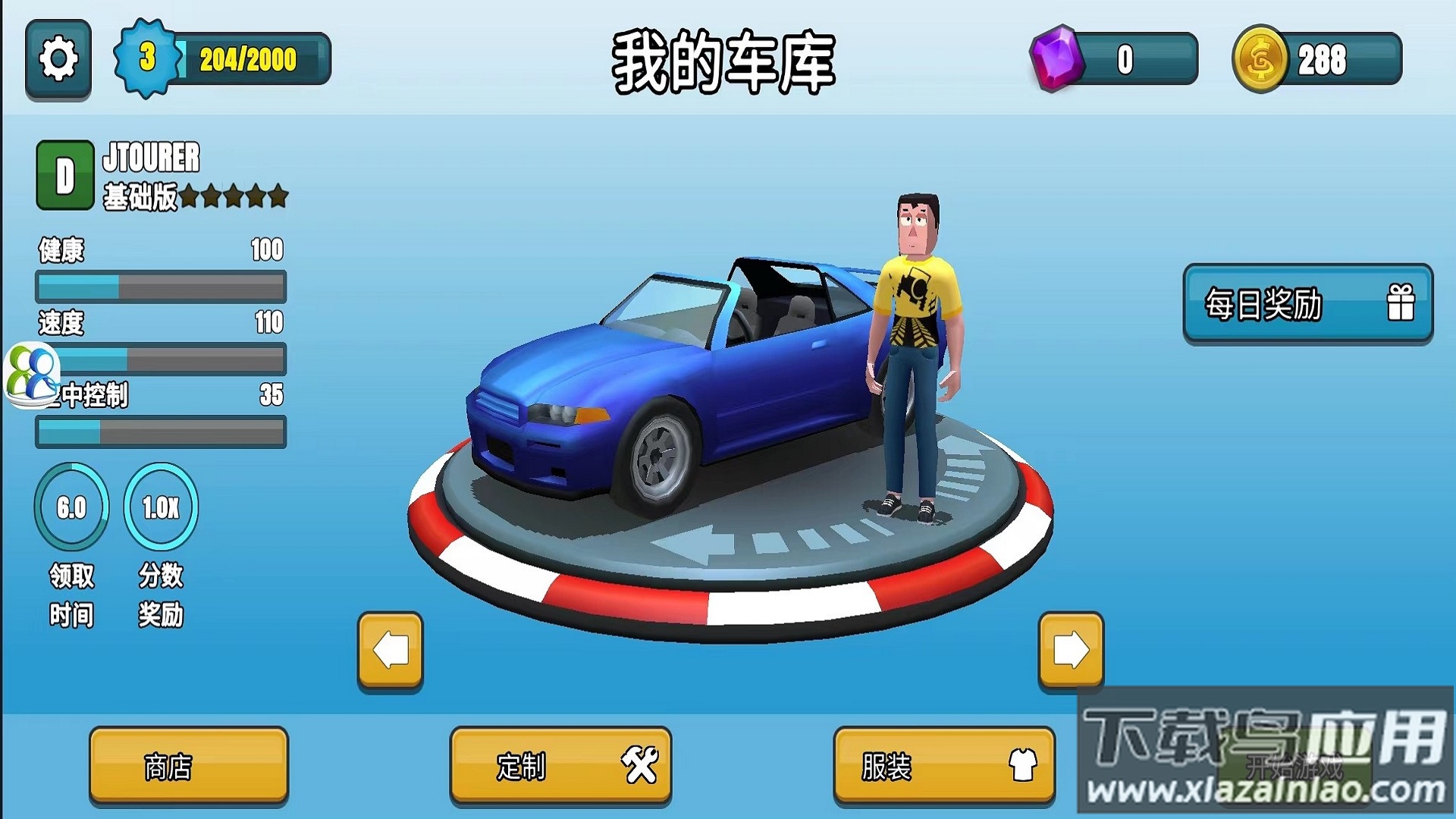Tap the gold coin balance
The image size is (1456, 819).
coord(1316,59)
